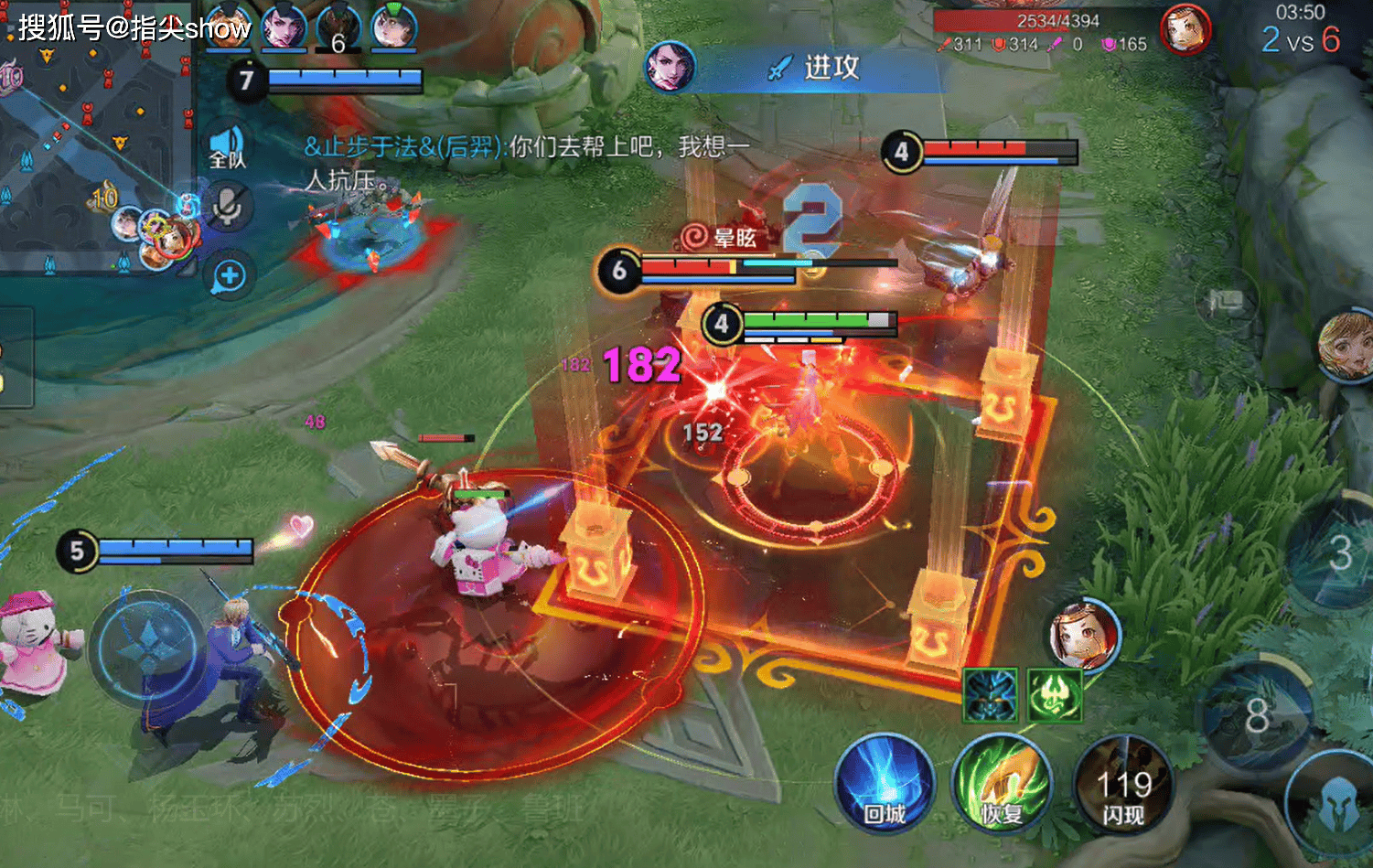Image resolution: width=1373 pixels, height=868 pixels.
Task: Click the 进攻 attack signal banner
Action: coord(814,68)
